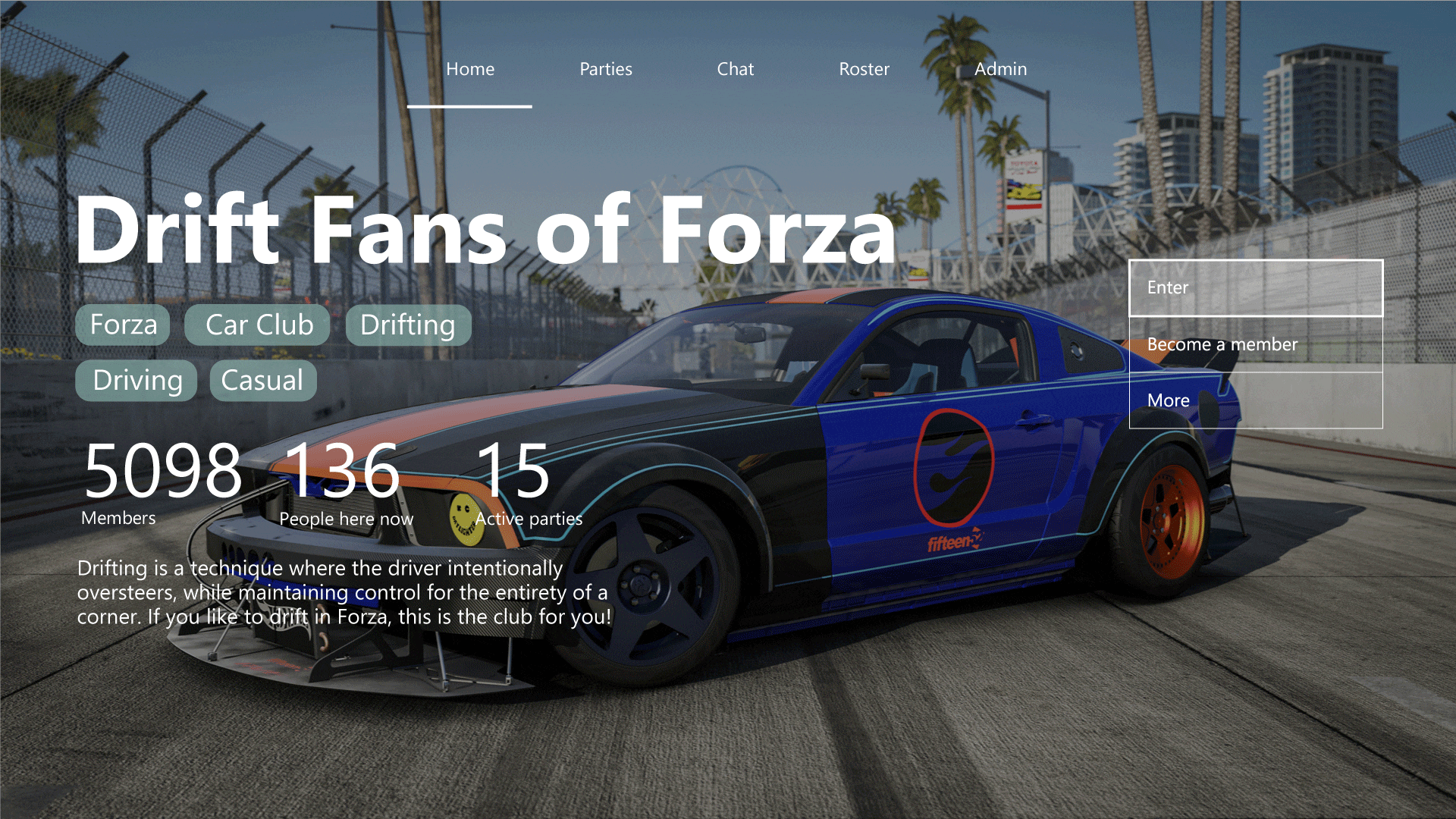Show the Roster tab
The width and height of the screenshot is (1456, 819).
864,69
